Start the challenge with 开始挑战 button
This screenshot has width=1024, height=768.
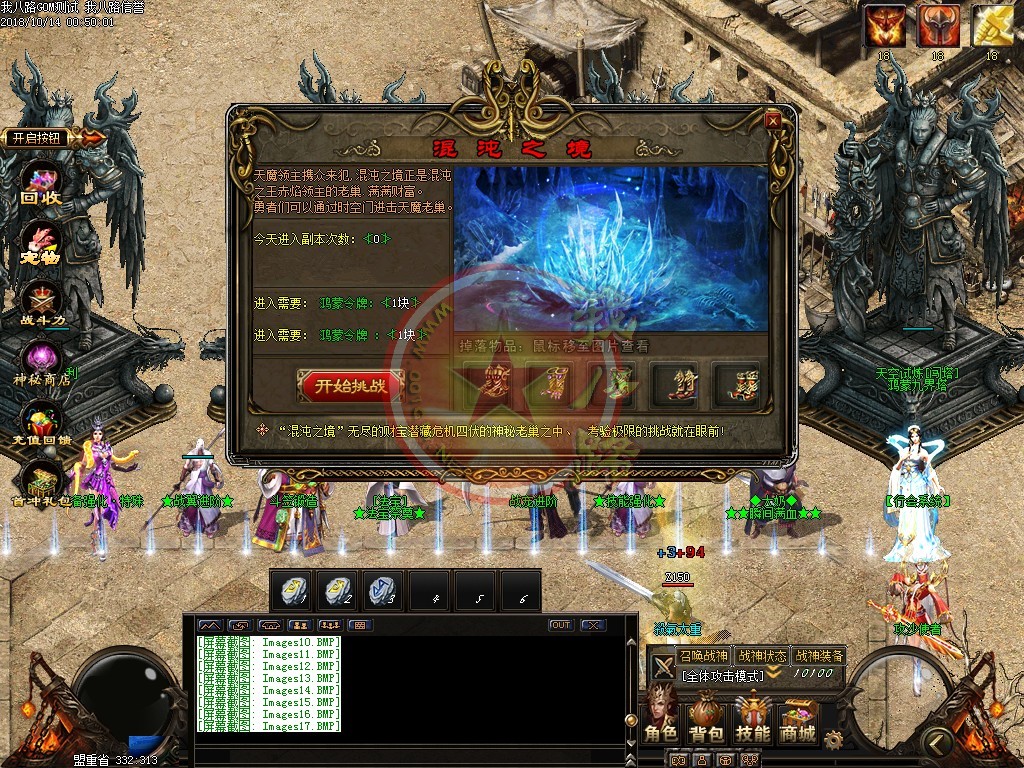pos(350,386)
